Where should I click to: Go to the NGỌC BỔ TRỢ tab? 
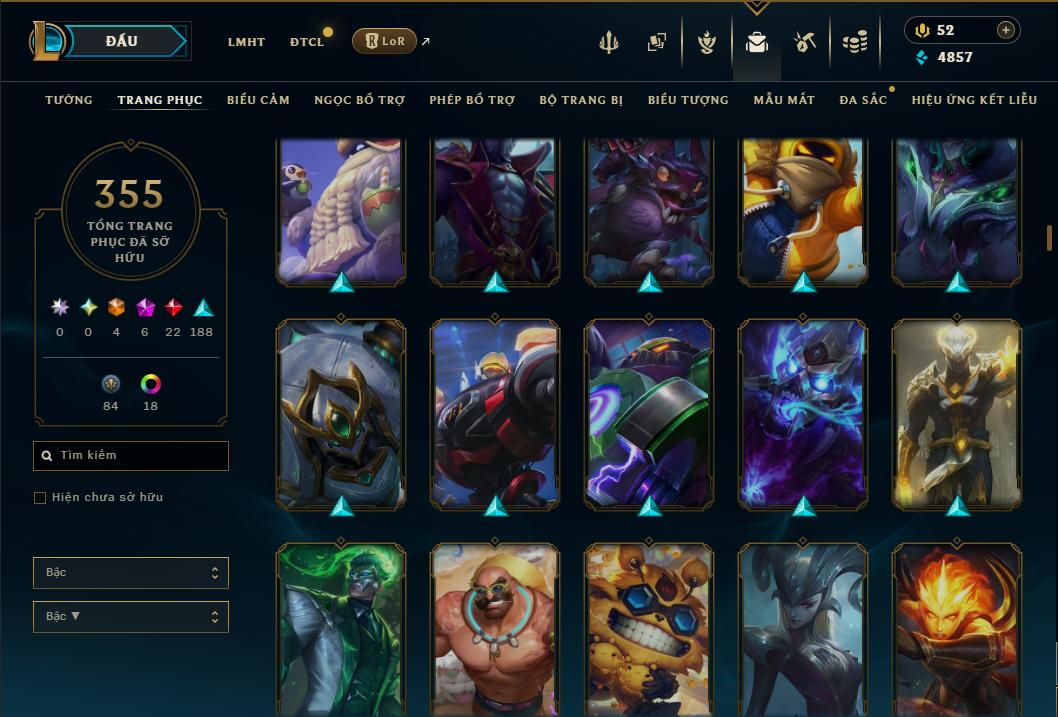click(359, 100)
